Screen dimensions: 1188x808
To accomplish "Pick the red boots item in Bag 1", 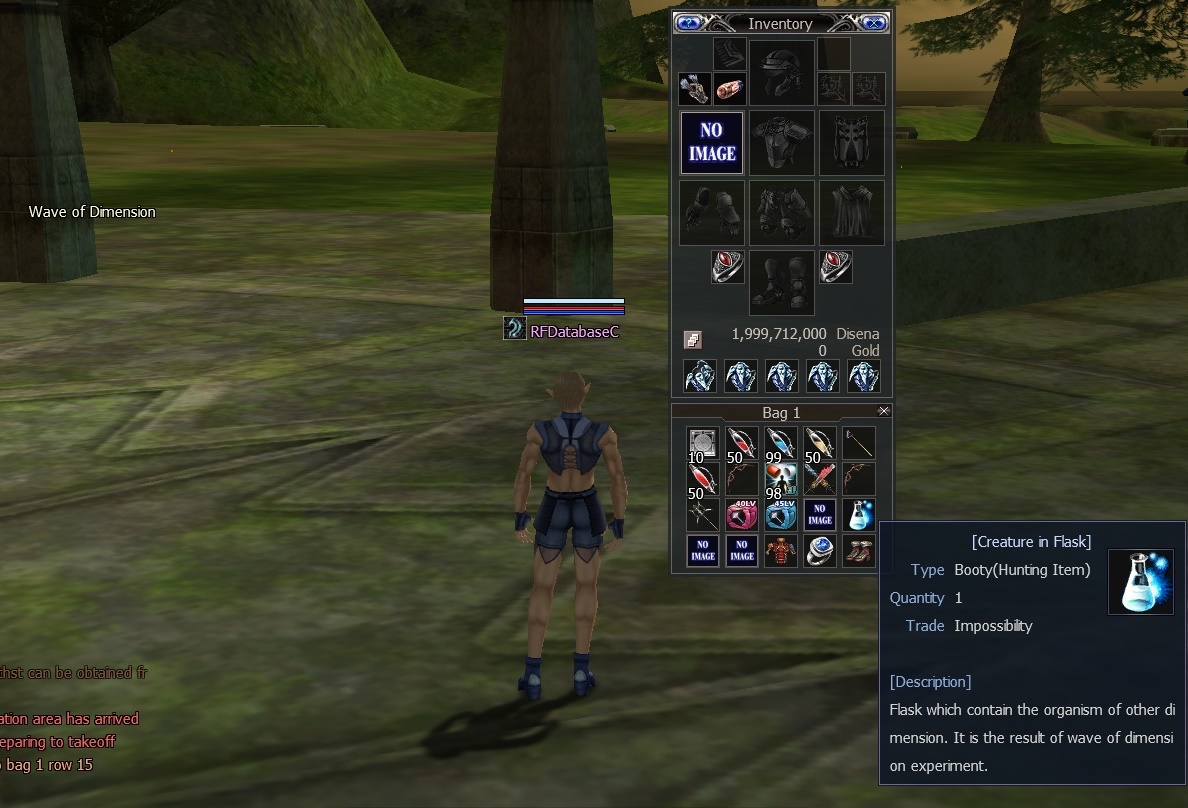I will point(859,551).
